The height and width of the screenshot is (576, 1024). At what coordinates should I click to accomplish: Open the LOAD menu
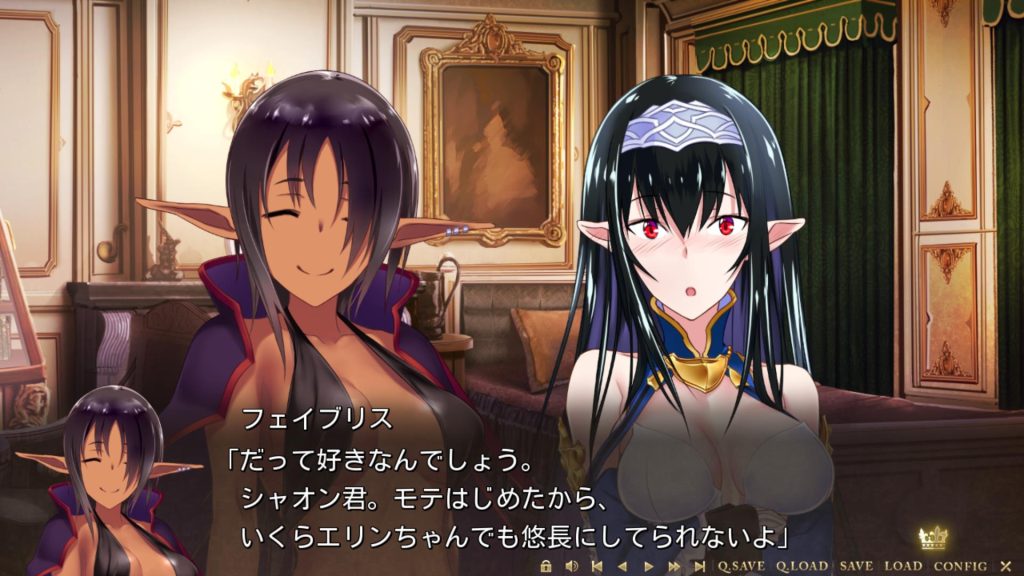(903, 566)
